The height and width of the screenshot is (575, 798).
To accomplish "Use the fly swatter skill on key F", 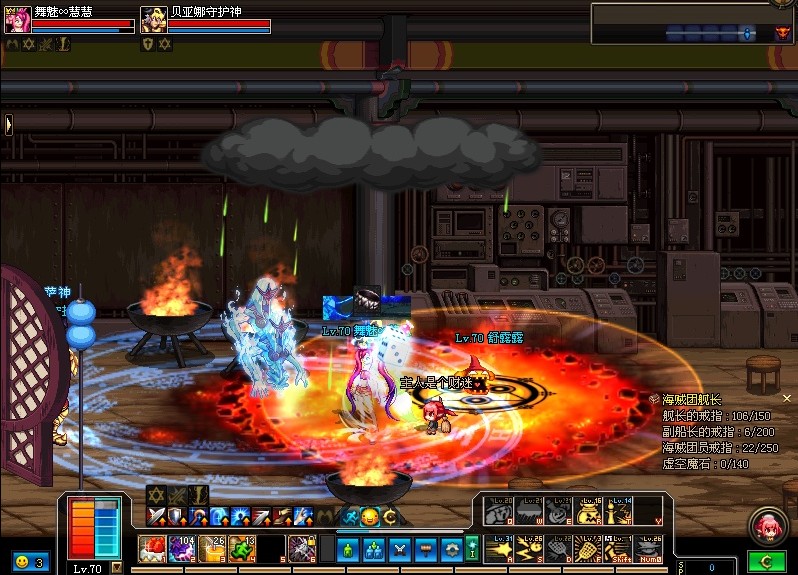I will [x=588, y=548].
